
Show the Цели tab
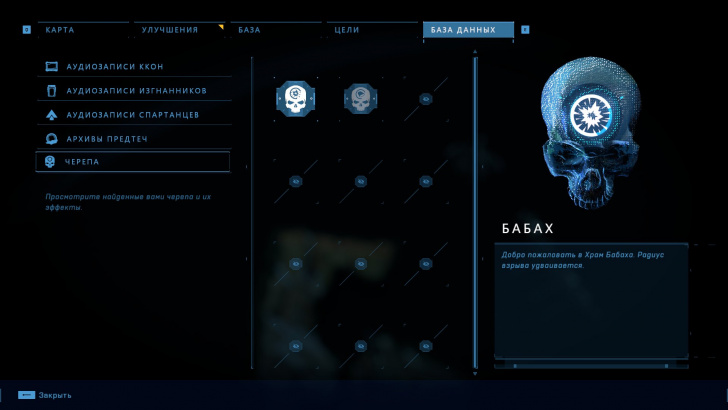point(372,30)
